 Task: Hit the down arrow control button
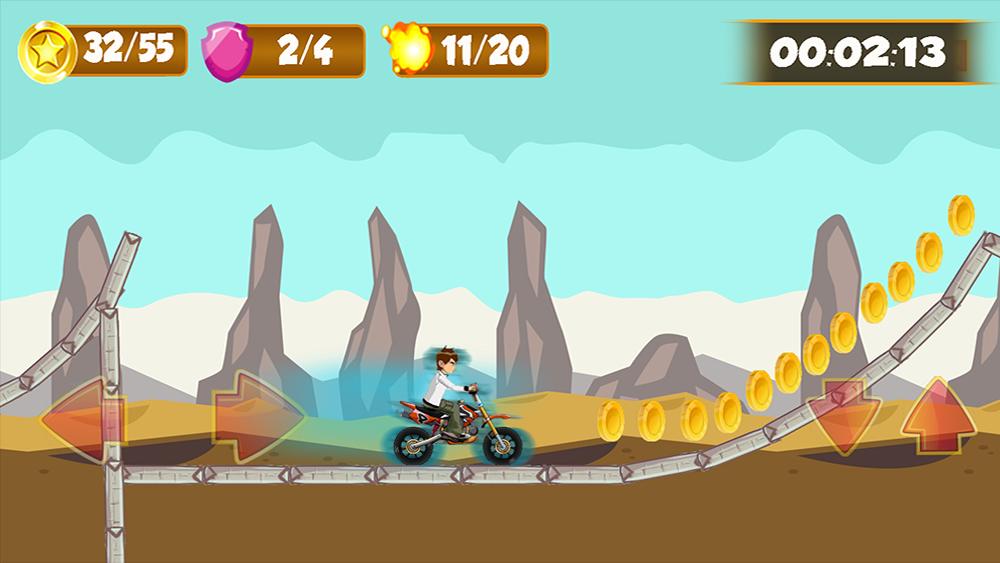click(843, 414)
